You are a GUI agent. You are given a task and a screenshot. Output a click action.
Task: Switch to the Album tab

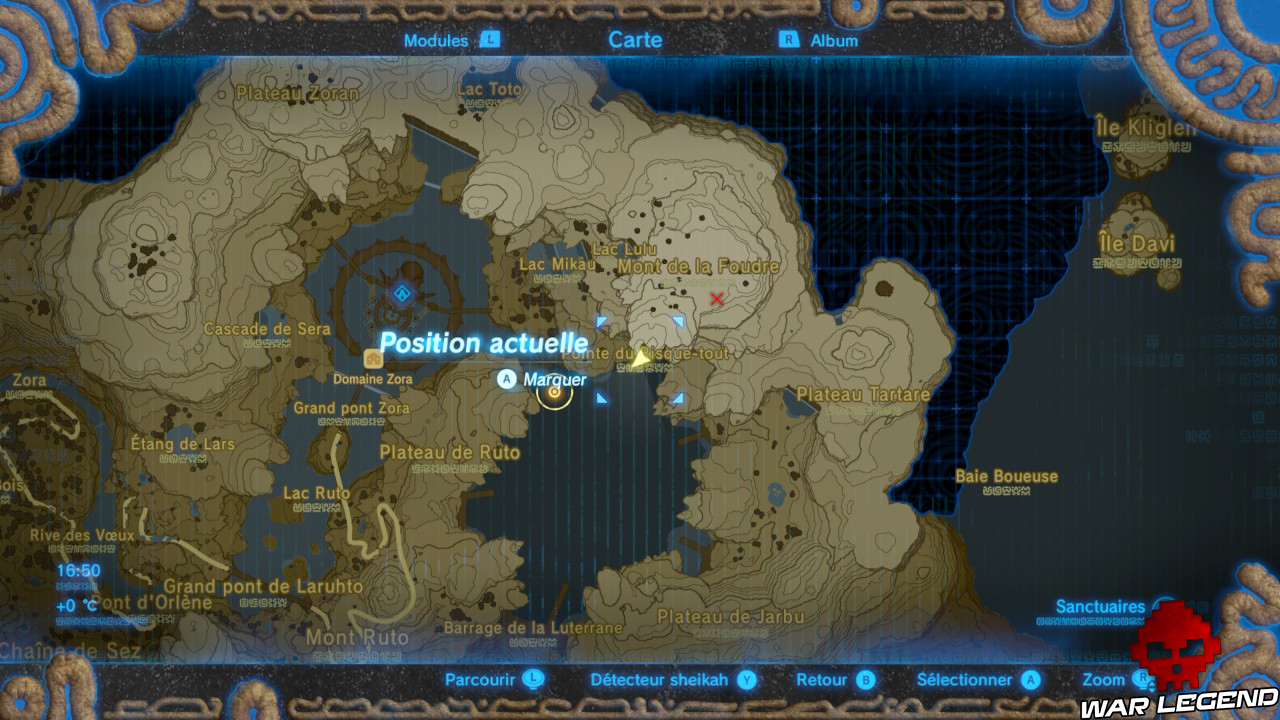pyautogui.click(x=838, y=41)
